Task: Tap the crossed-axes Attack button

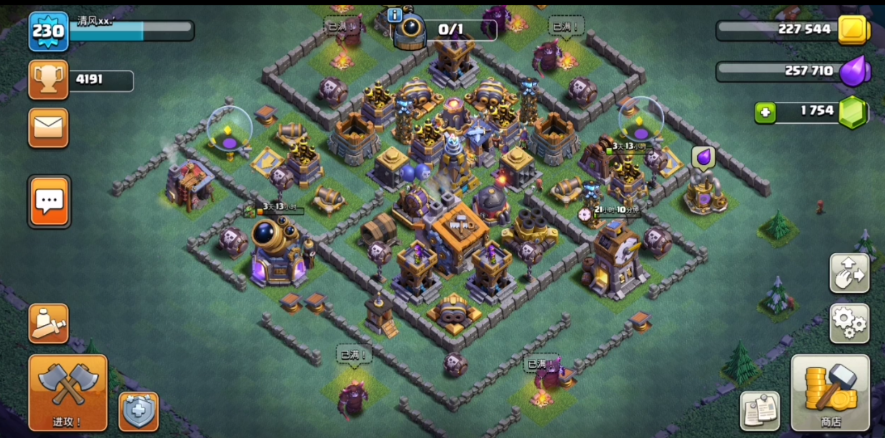Action: point(68,391)
